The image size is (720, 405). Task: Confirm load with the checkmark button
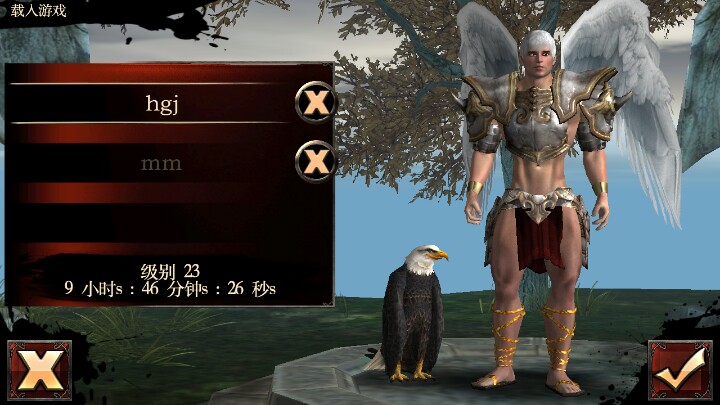[680, 371]
